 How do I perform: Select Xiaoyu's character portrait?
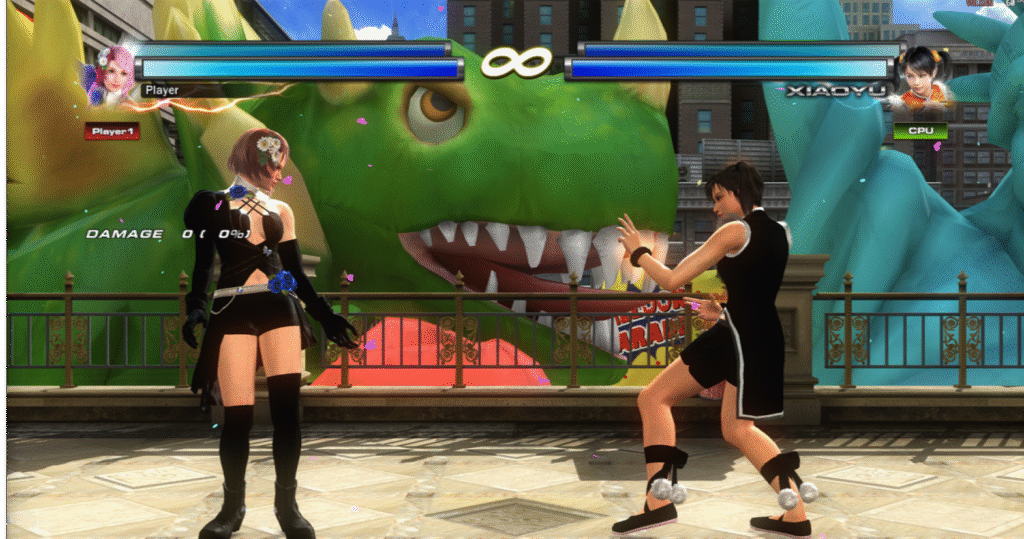918,75
